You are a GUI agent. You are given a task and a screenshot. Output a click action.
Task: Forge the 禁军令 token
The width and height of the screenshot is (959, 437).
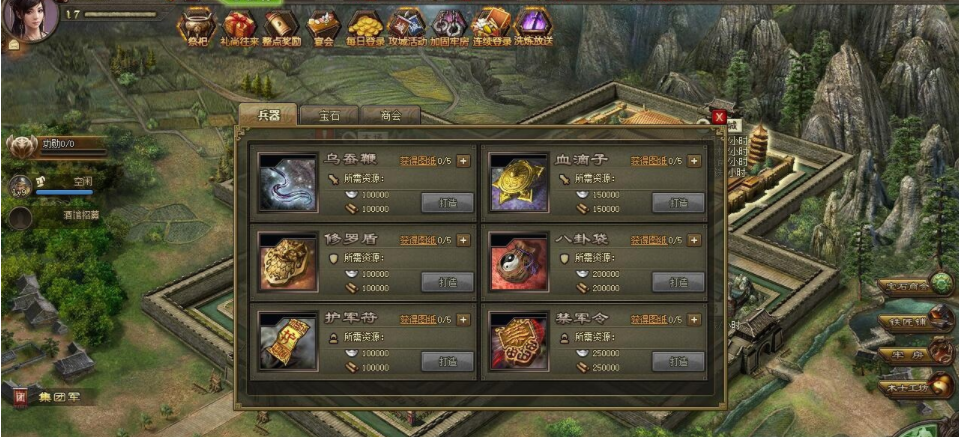point(678,361)
